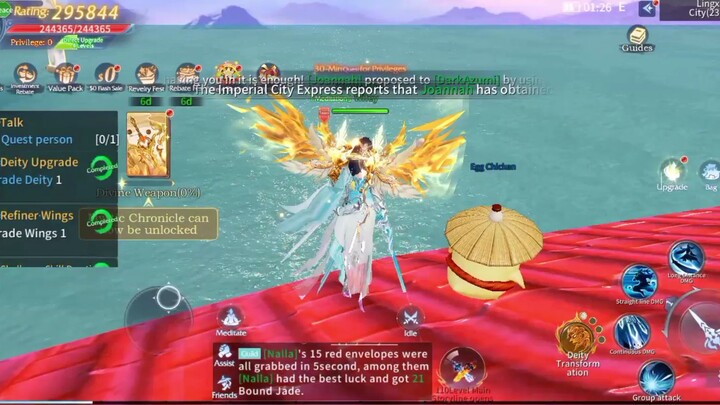Select the Refiner Wings quest entry

tap(50, 222)
